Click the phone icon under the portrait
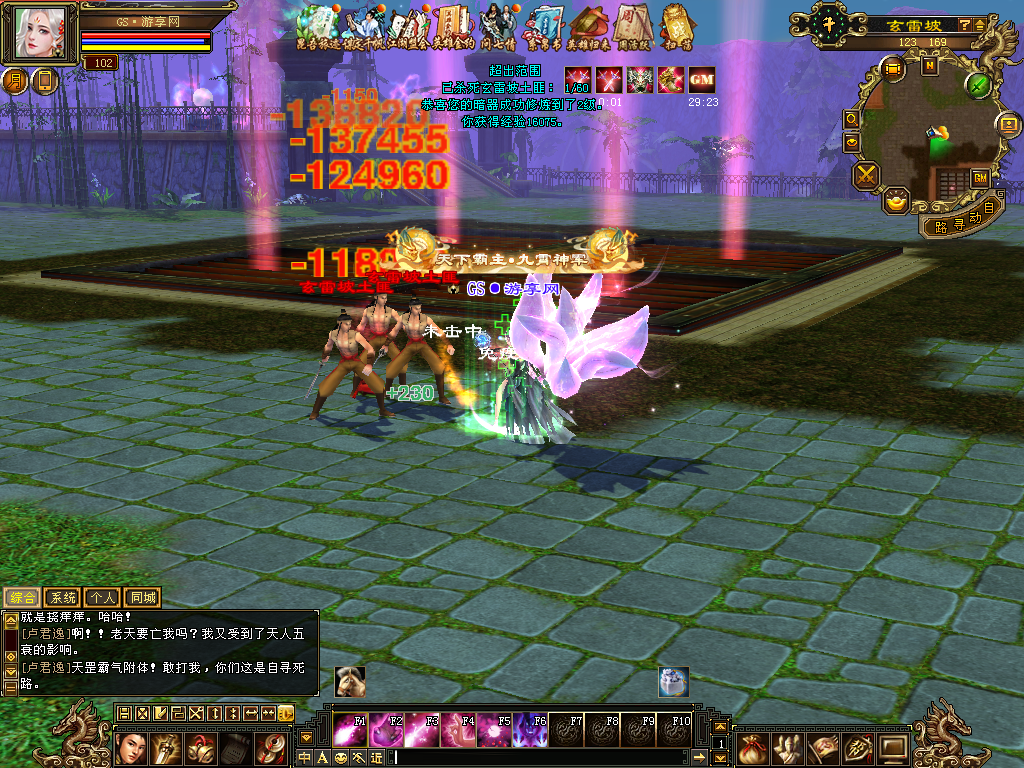 pyautogui.click(x=44, y=81)
